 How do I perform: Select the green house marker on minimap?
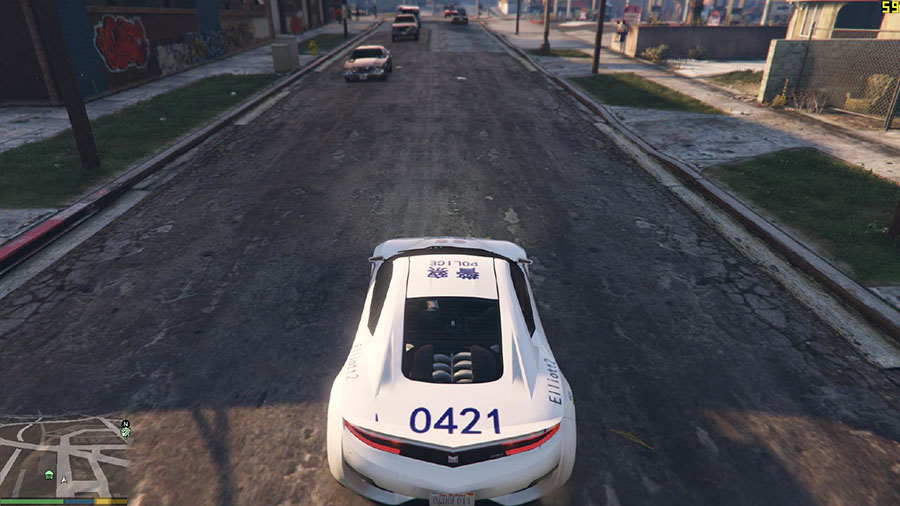point(49,474)
